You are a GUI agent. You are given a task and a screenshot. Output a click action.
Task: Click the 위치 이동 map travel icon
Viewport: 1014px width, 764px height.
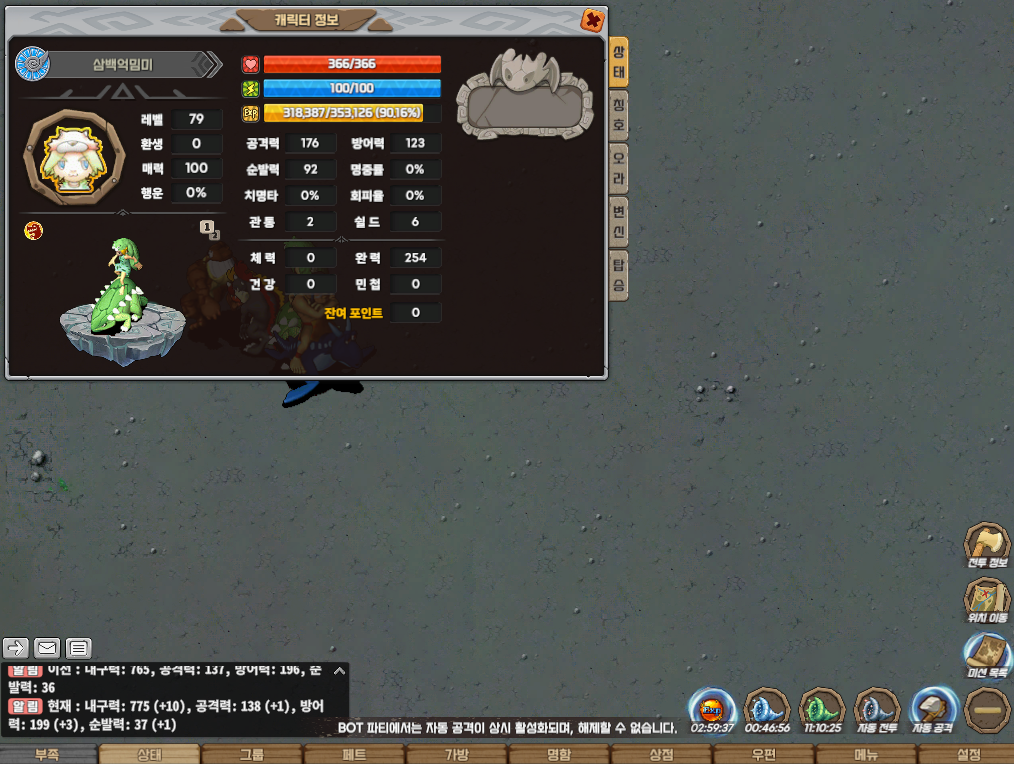pos(986,601)
